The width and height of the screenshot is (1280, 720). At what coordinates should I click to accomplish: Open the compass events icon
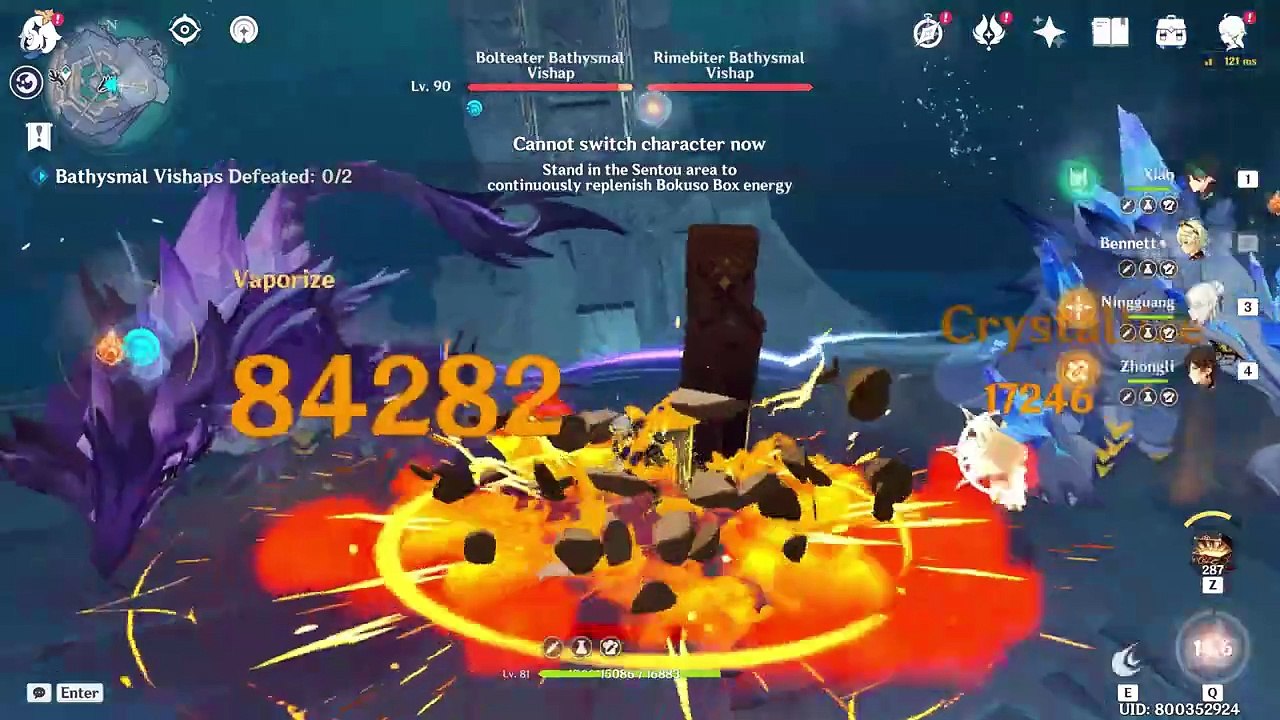tap(929, 32)
